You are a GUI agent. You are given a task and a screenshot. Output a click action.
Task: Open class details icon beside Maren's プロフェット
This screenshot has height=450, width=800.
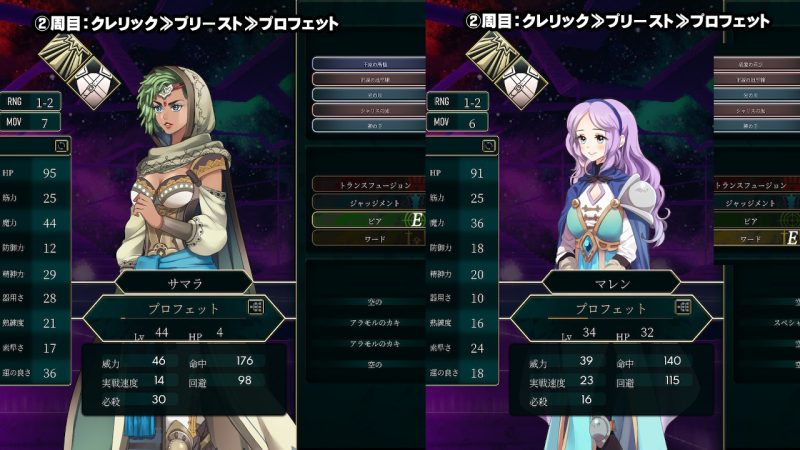(x=684, y=308)
